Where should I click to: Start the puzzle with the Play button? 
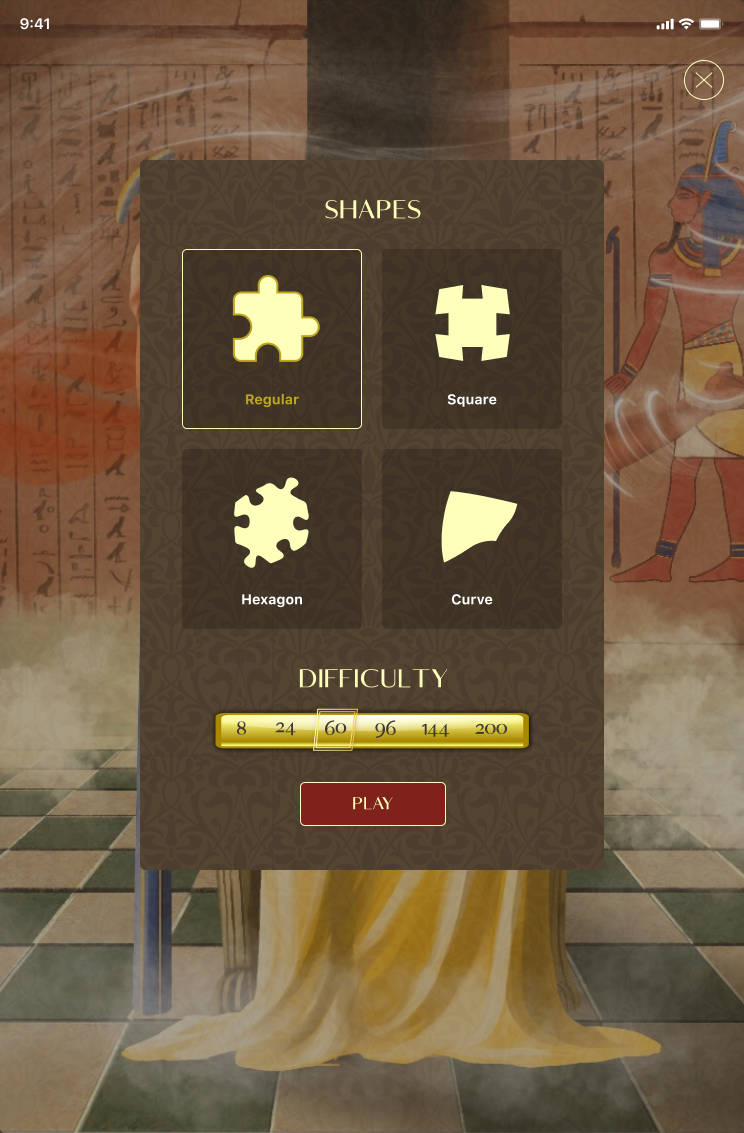[x=372, y=804]
